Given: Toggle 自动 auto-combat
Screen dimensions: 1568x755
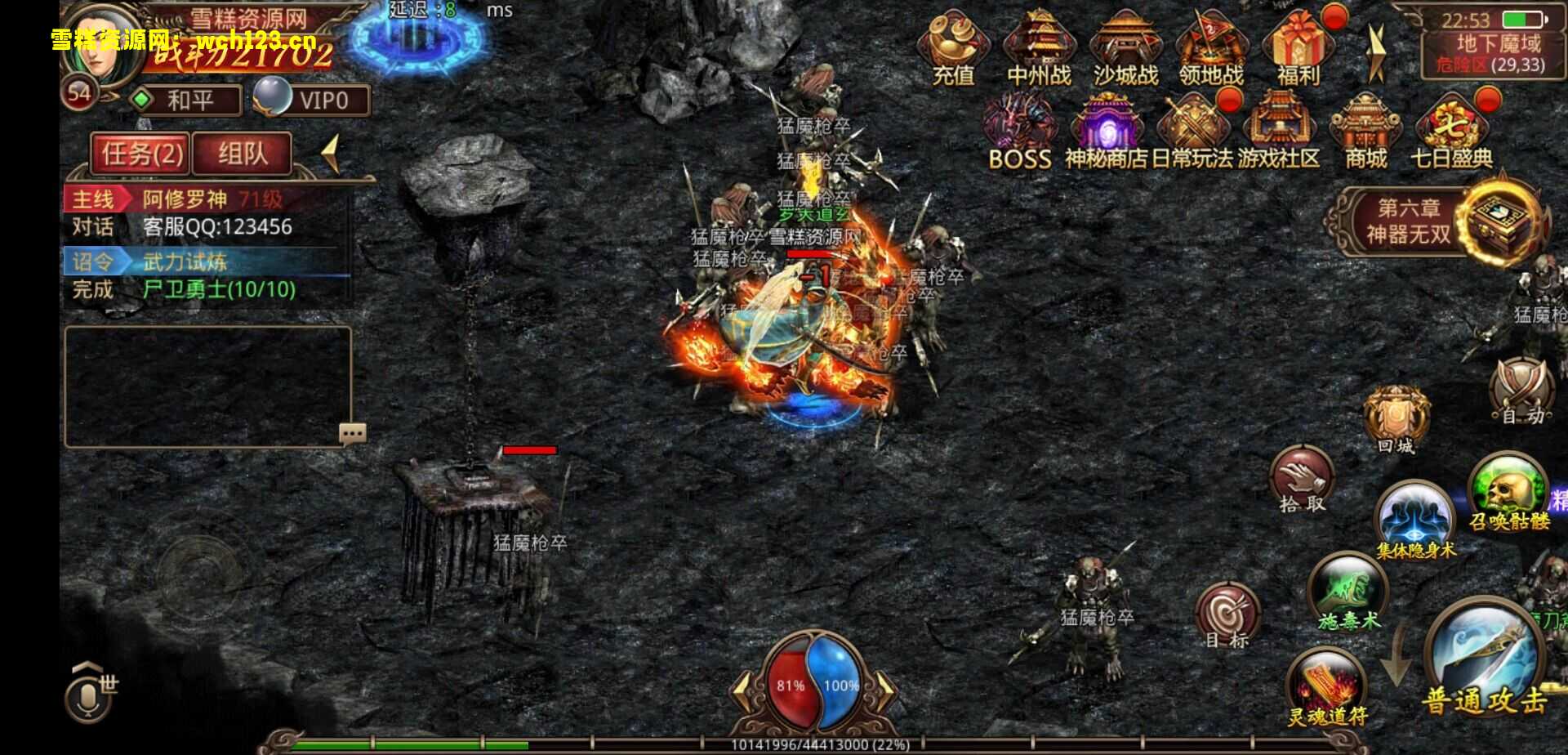Looking at the screenshot, I should pyautogui.click(x=1522, y=392).
